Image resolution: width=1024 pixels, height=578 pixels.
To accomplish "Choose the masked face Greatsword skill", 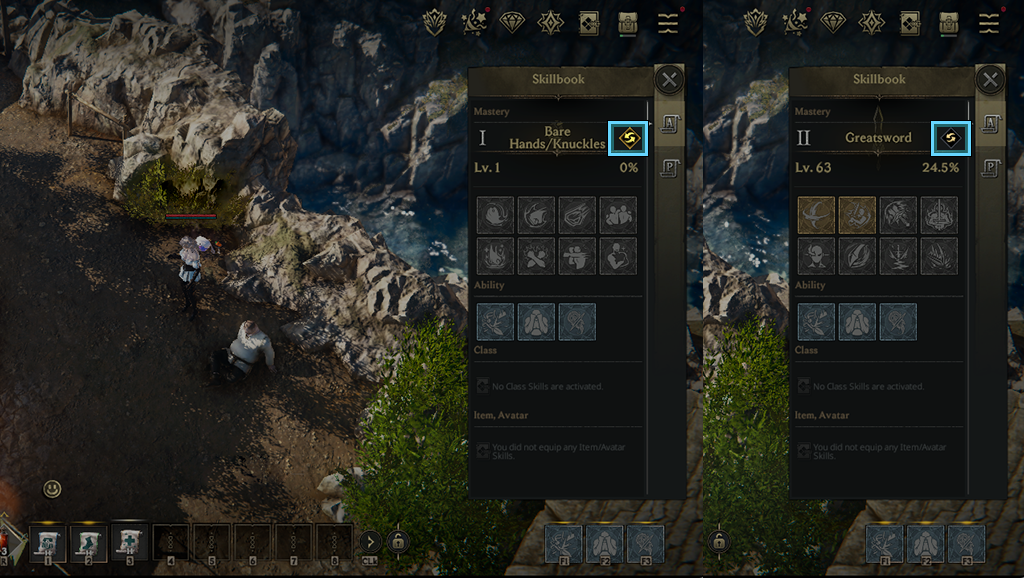I will pos(816,256).
